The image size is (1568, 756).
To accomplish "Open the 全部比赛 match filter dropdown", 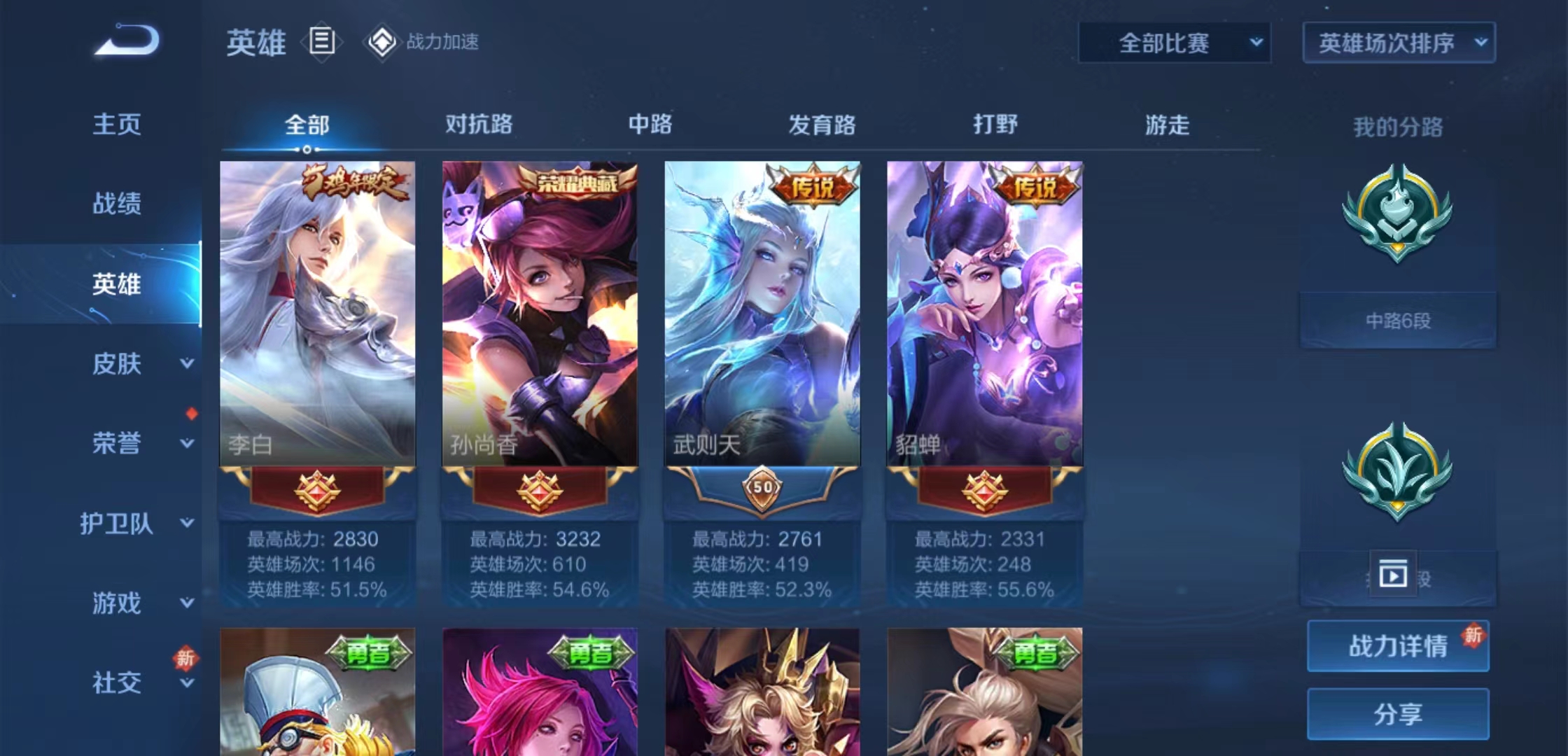I will click(x=1174, y=42).
